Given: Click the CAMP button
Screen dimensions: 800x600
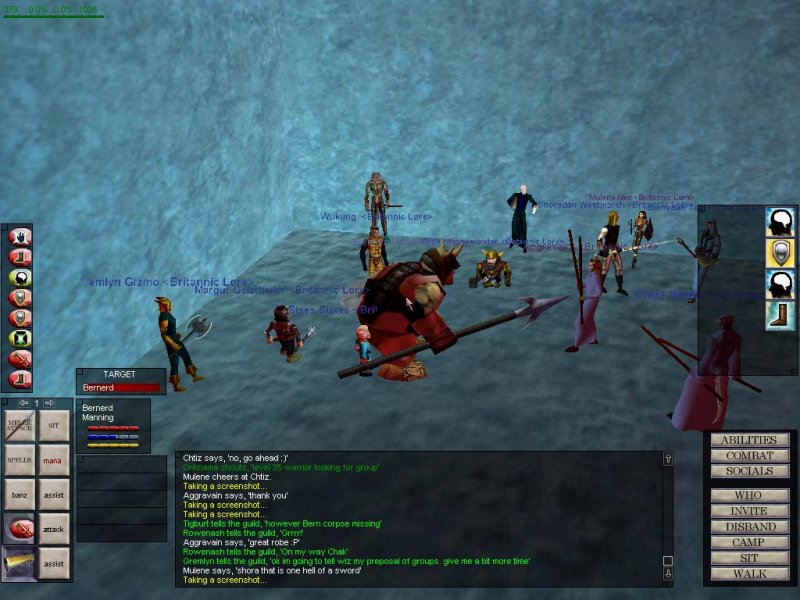Looking at the screenshot, I should pos(750,543).
